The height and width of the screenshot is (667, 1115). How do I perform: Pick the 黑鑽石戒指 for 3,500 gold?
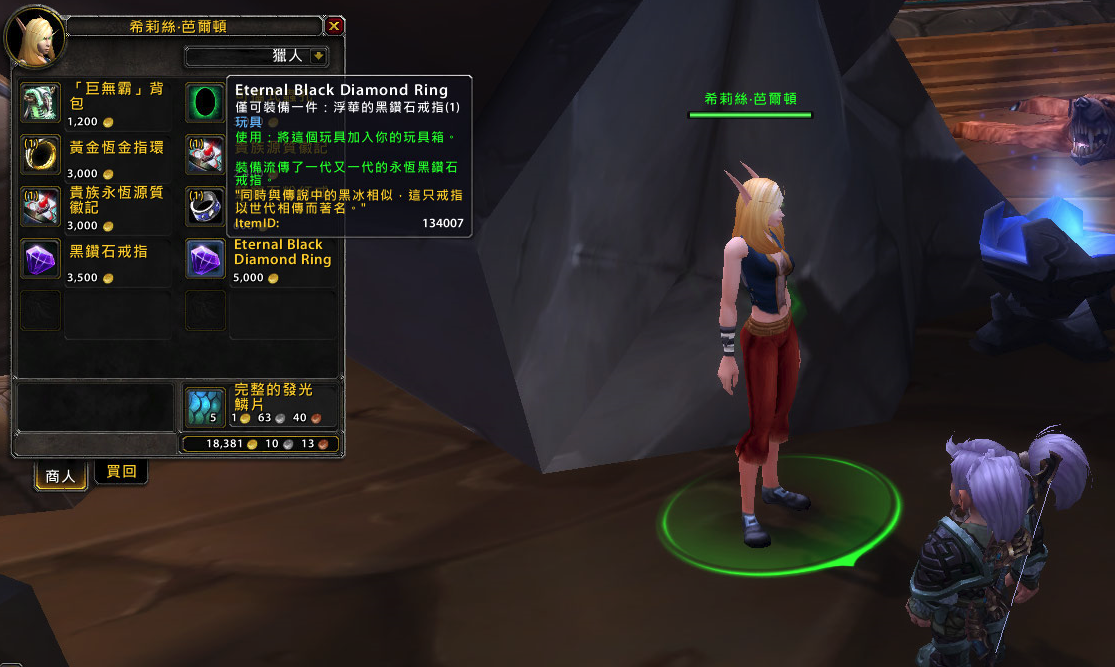[x=40, y=258]
